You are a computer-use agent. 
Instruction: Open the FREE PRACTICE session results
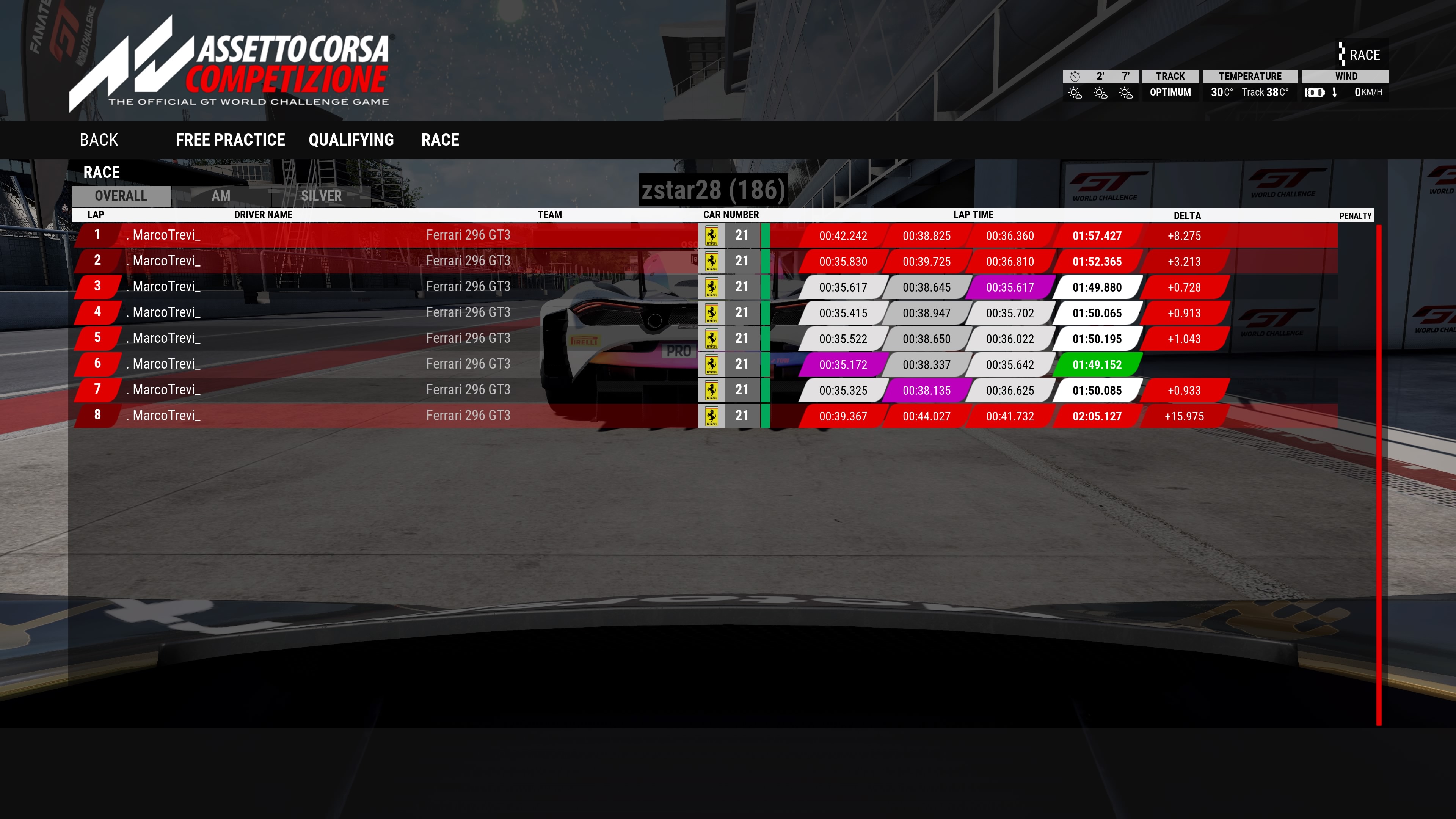(x=230, y=140)
